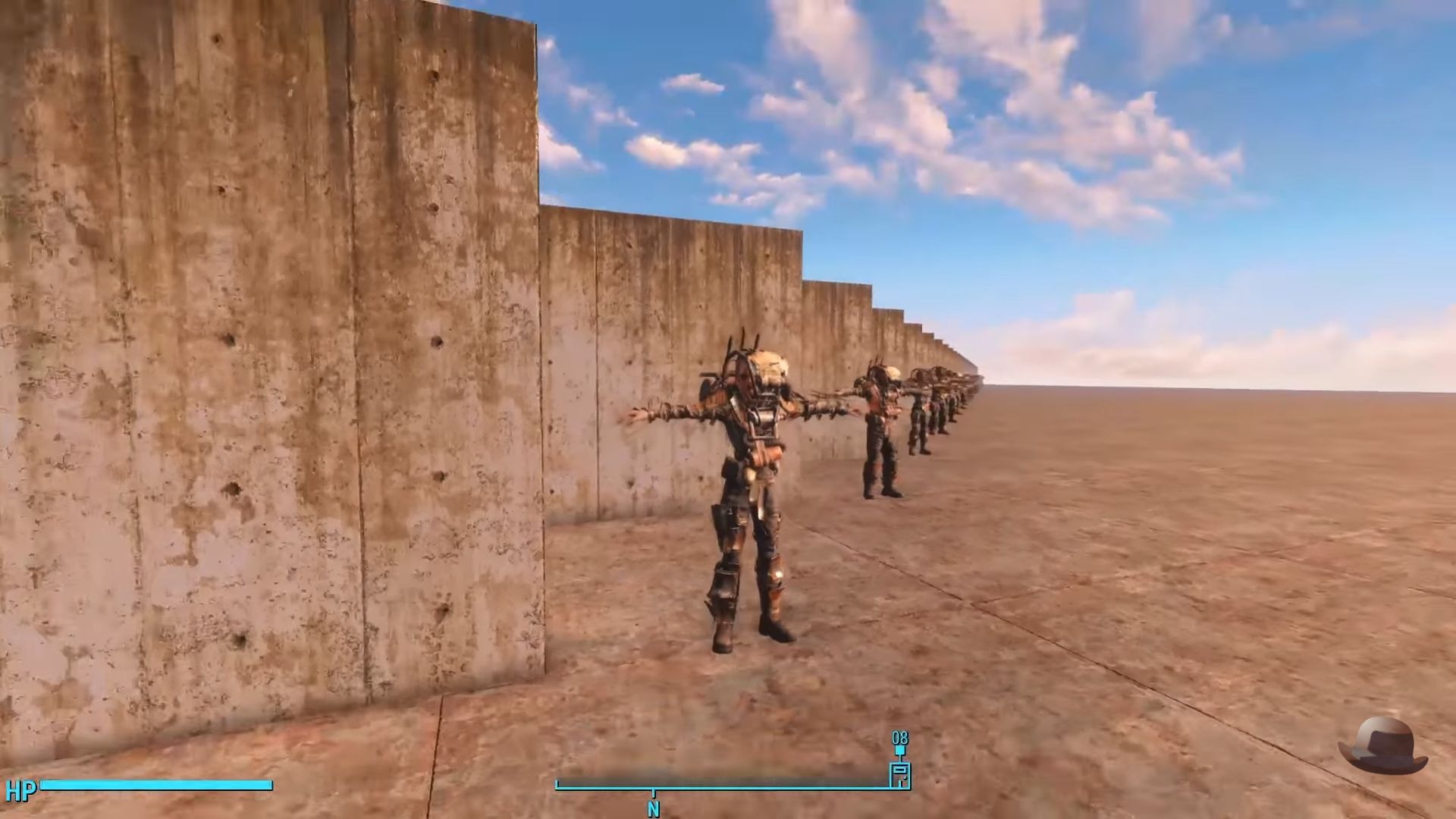Click the raider's holstered weapon

tap(724, 516)
